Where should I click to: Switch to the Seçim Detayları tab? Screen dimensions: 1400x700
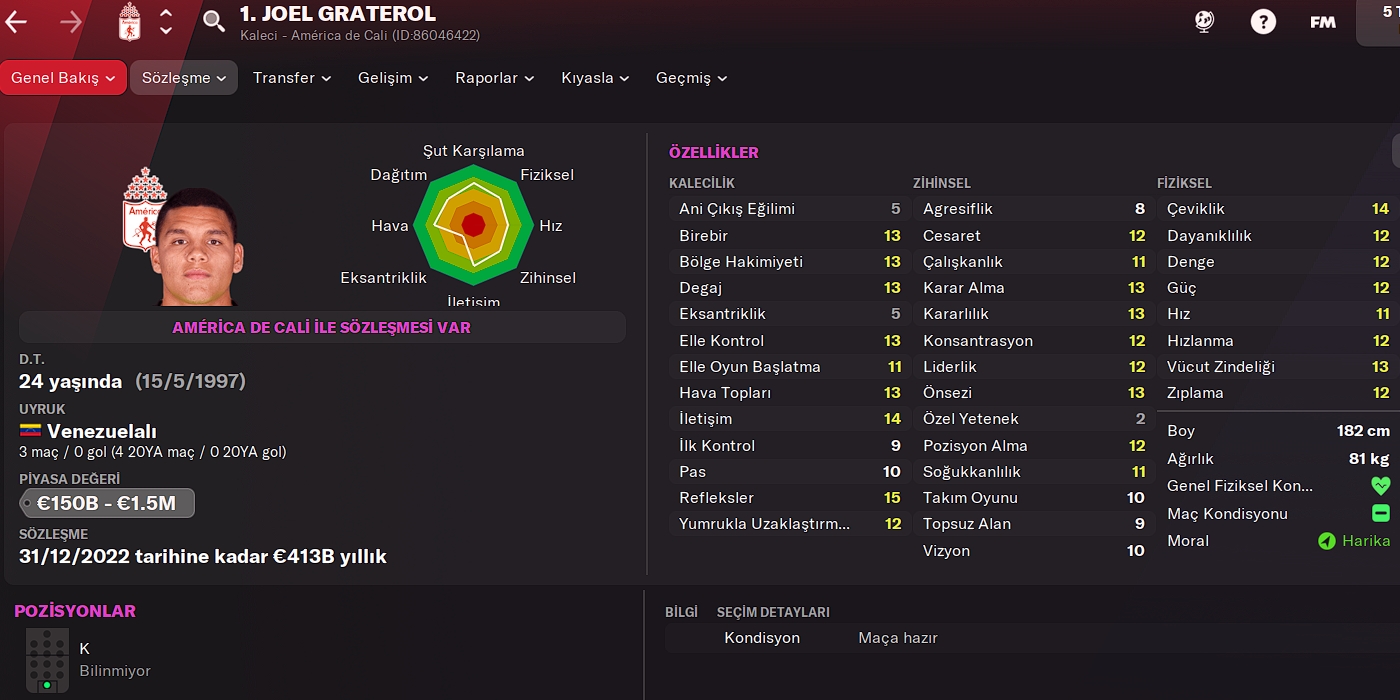pyautogui.click(x=773, y=612)
